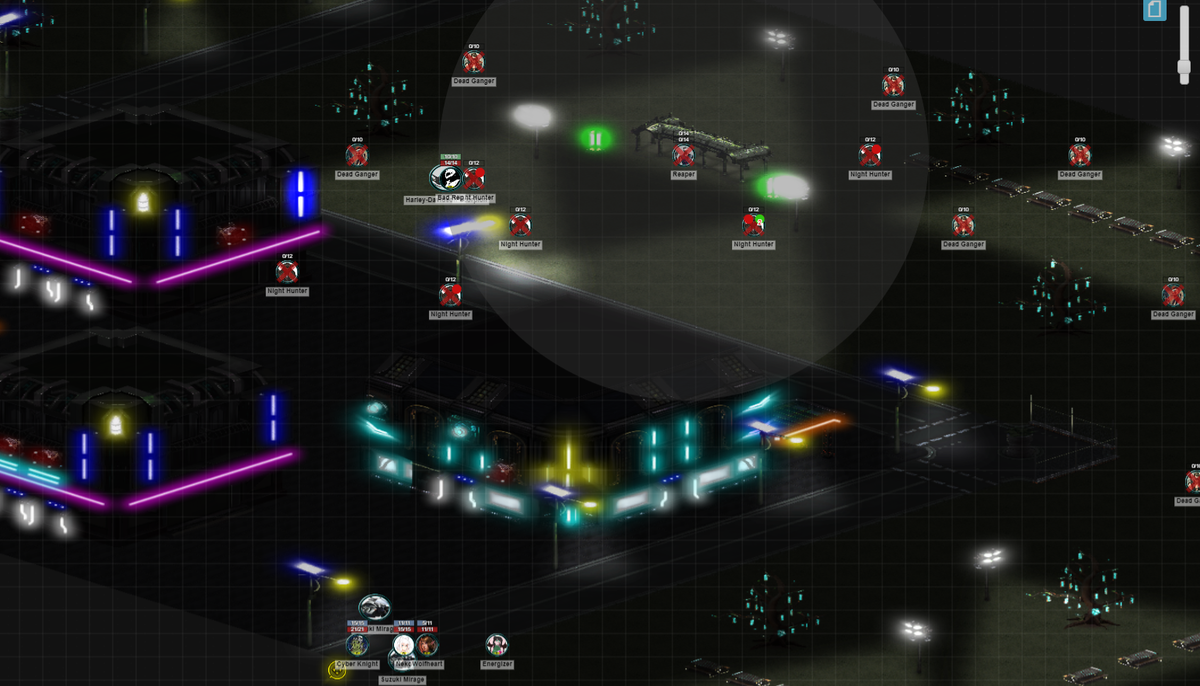This screenshot has width=1200, height=686.
Task: Select the Cyber Knight token
Action: (x=357, y=645)
